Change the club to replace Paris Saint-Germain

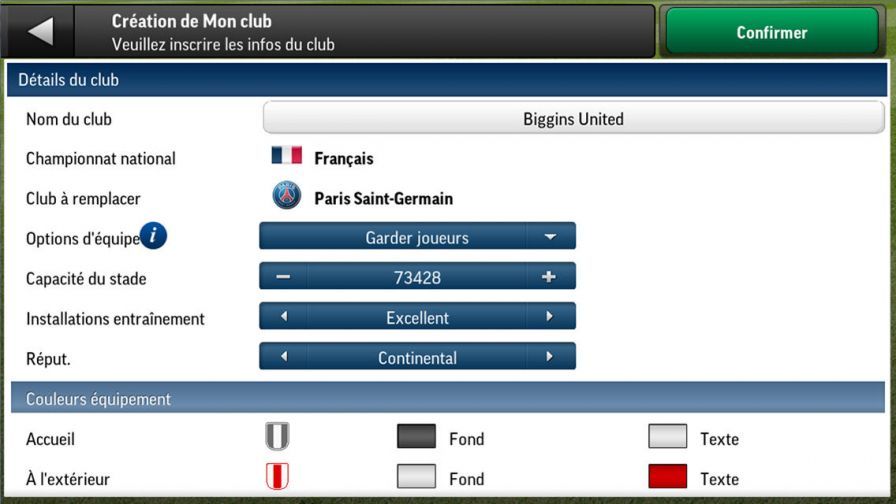click(x=382, y=198)
